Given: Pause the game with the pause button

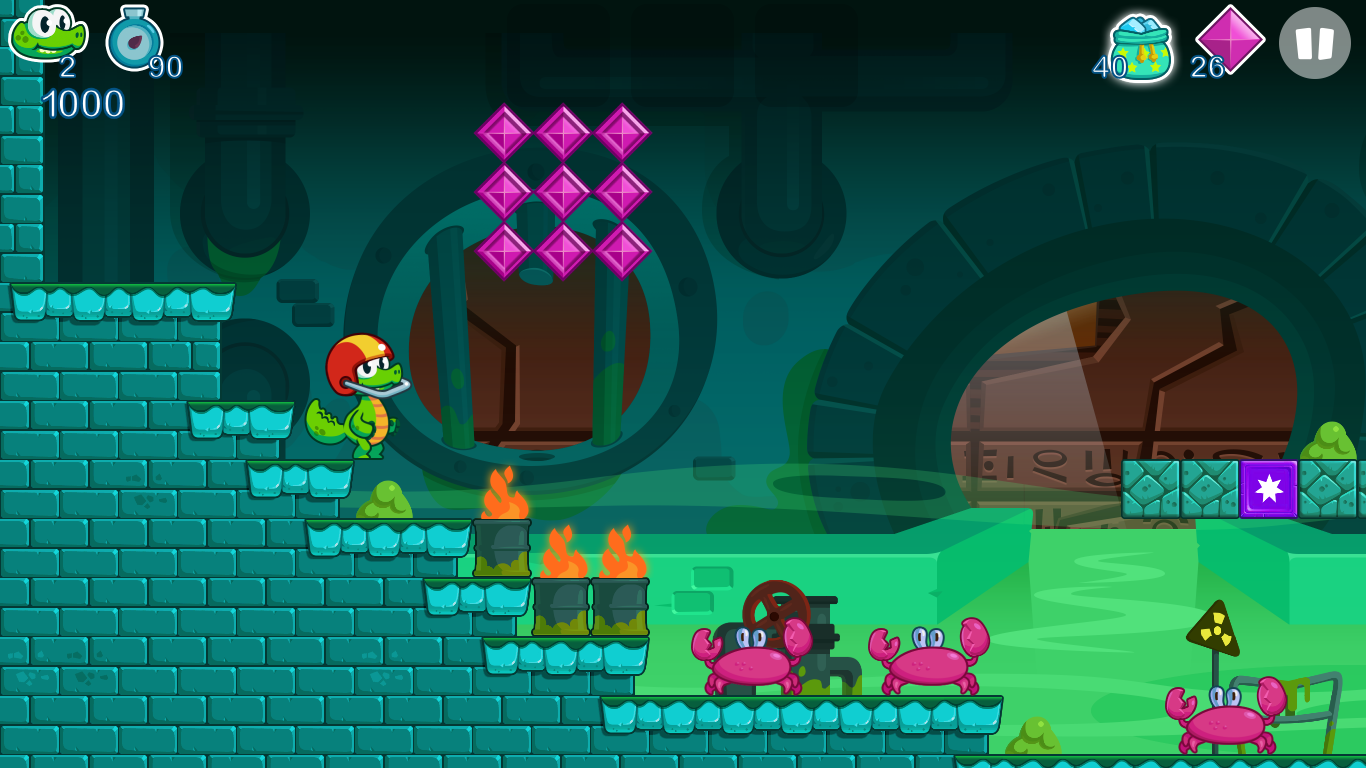Looking at the screenshot, I should [x=1315, y=42].
